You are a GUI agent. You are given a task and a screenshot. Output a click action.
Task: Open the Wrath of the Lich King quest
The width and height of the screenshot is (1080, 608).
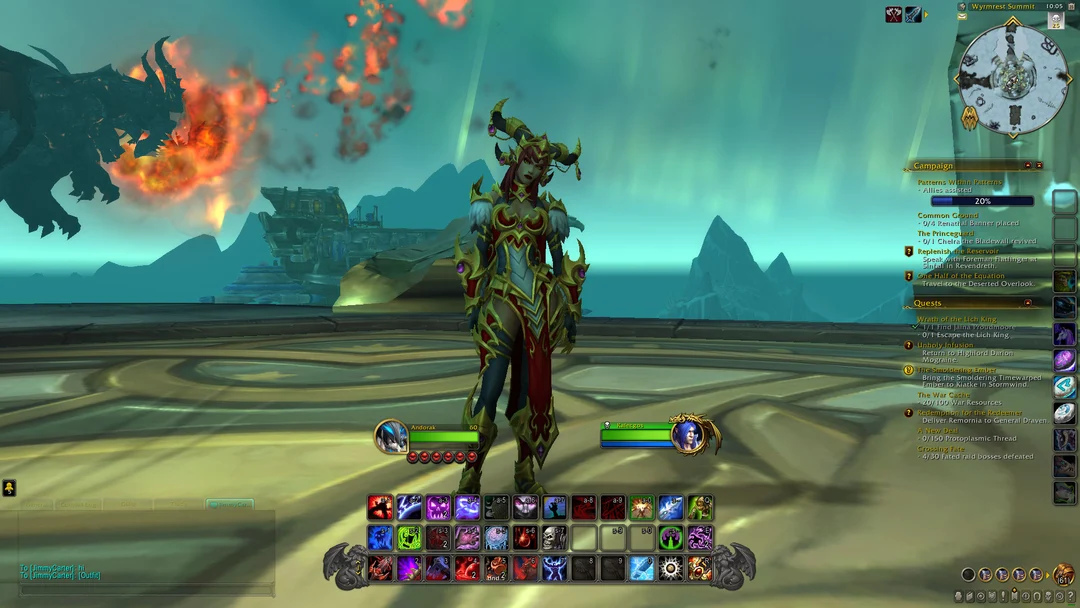tap(957, 318)
